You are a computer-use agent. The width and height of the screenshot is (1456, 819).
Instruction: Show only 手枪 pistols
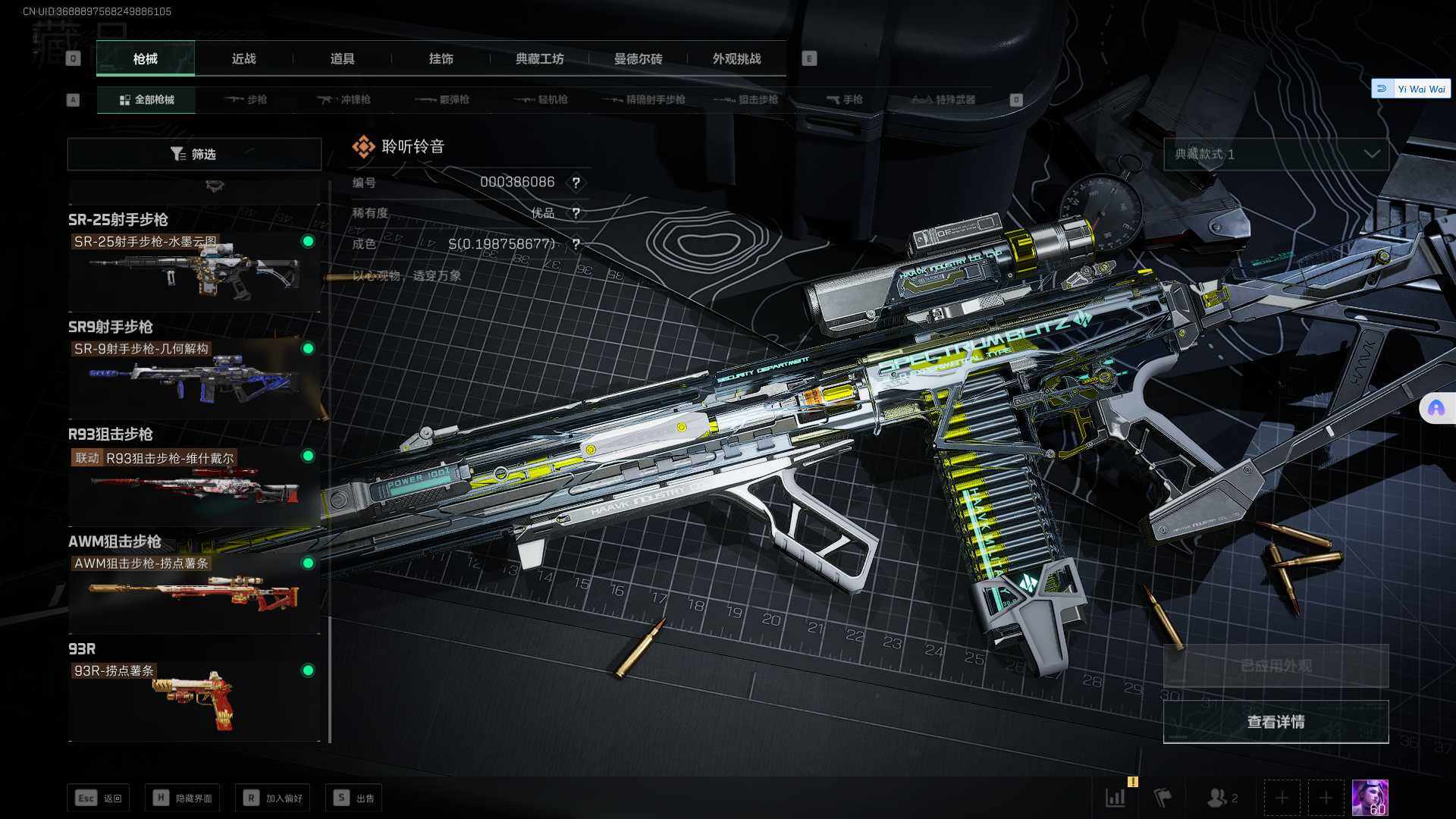click(844, 99)
